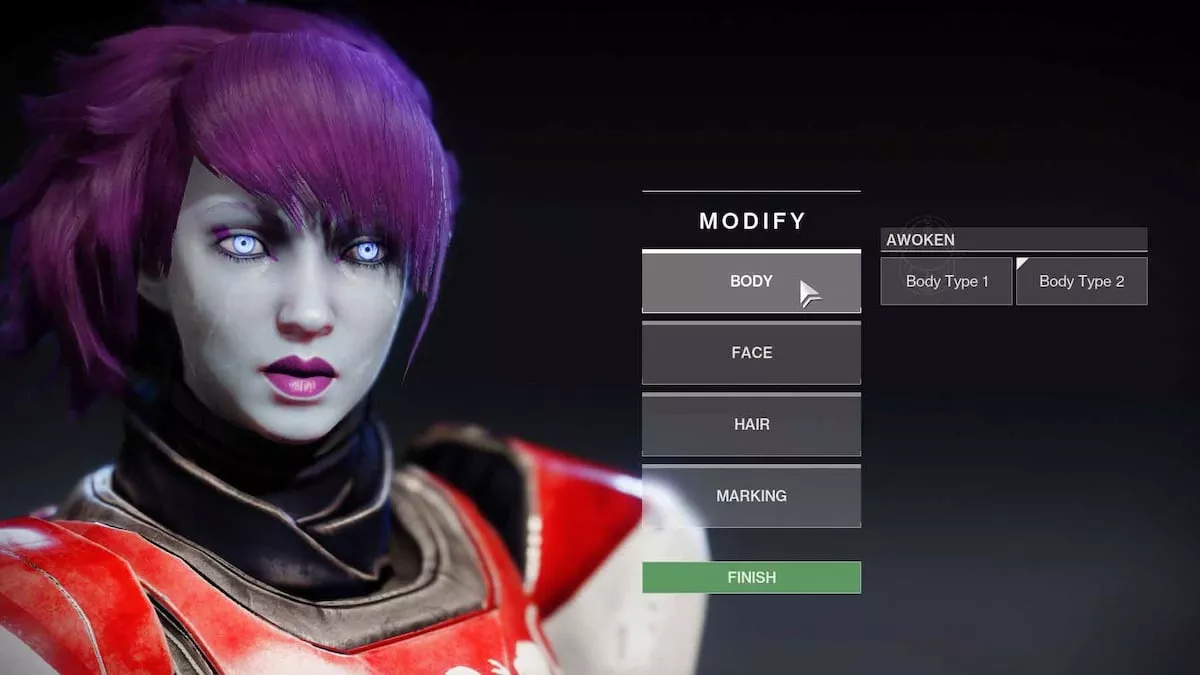Choose Body Type 2
The width and height of the screenshot is (1200, 675).
coord(1081,282)
